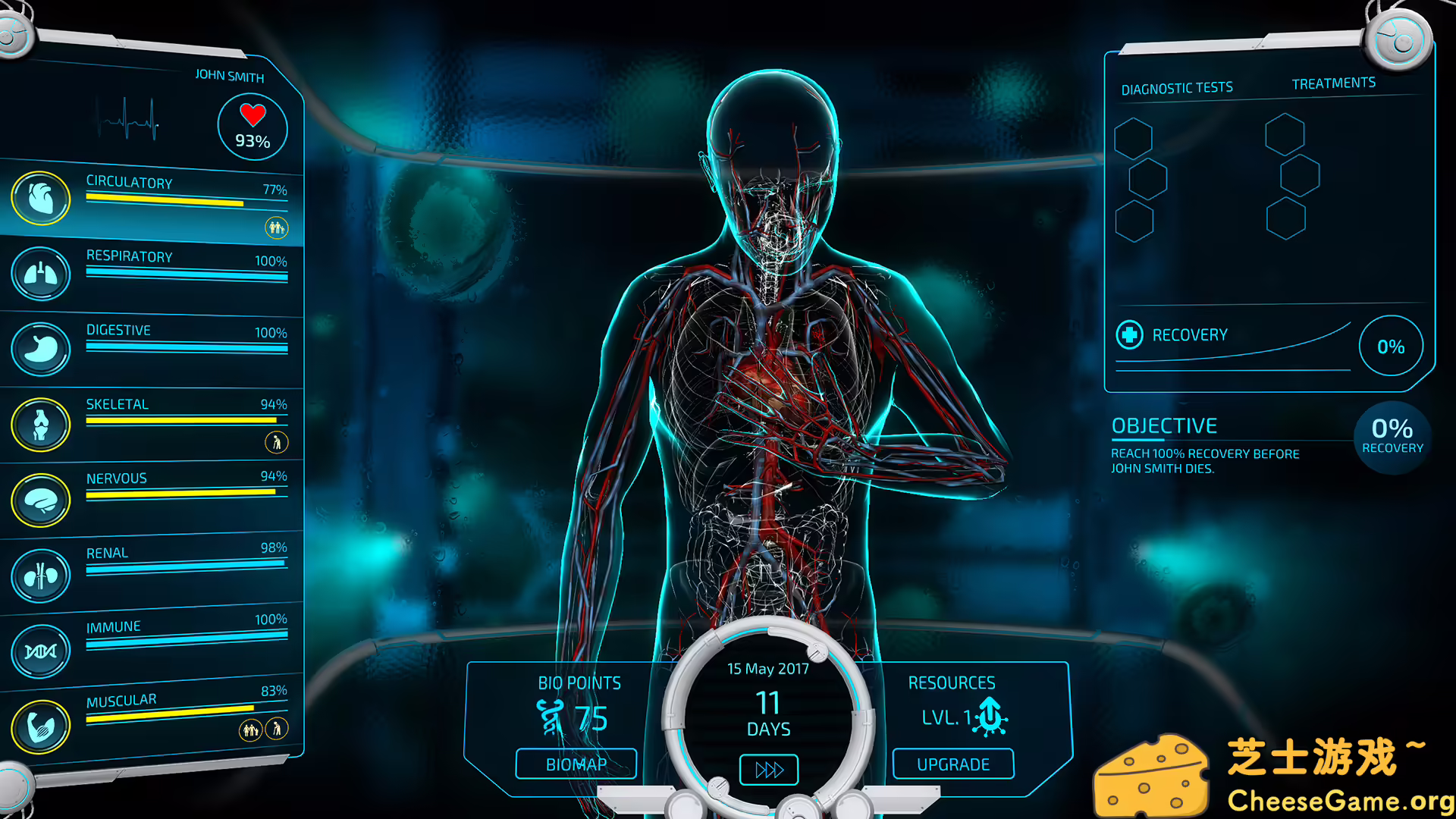
Task: Toggle the group indicator under the Circulatory bar
Action: tap(276, 227)
